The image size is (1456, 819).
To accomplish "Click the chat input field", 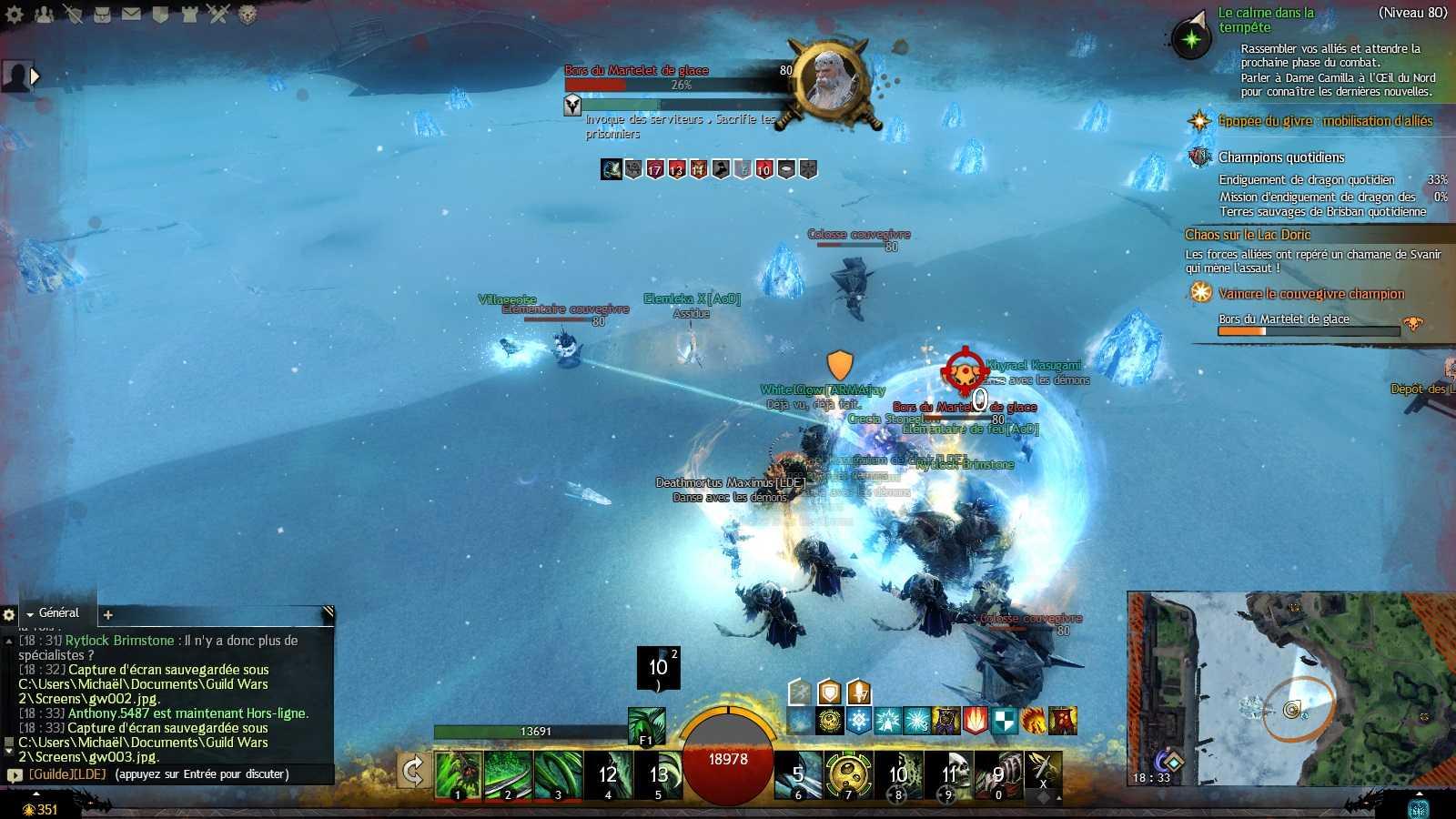I will click(x=200, y=774).
